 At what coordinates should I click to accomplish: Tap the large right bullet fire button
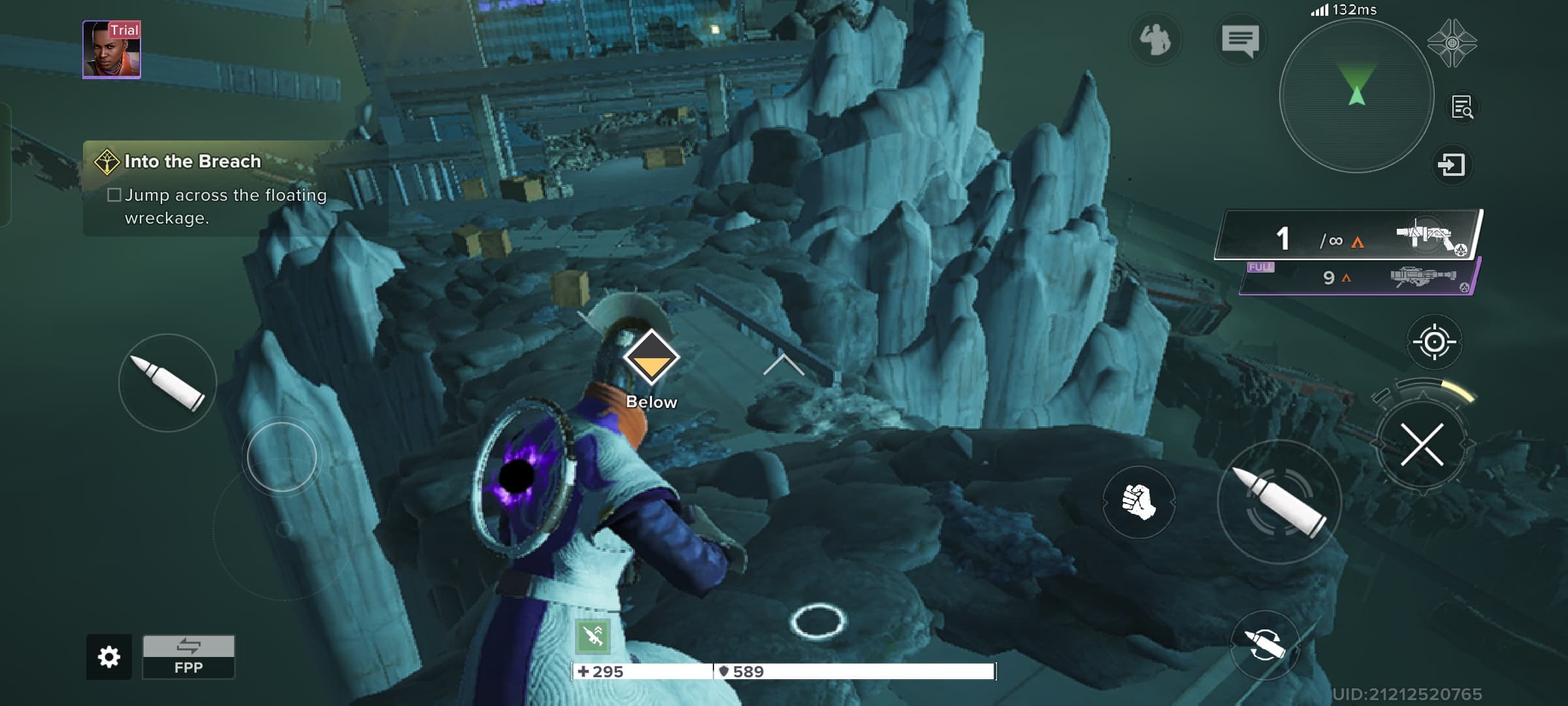tap(1279, 502)
